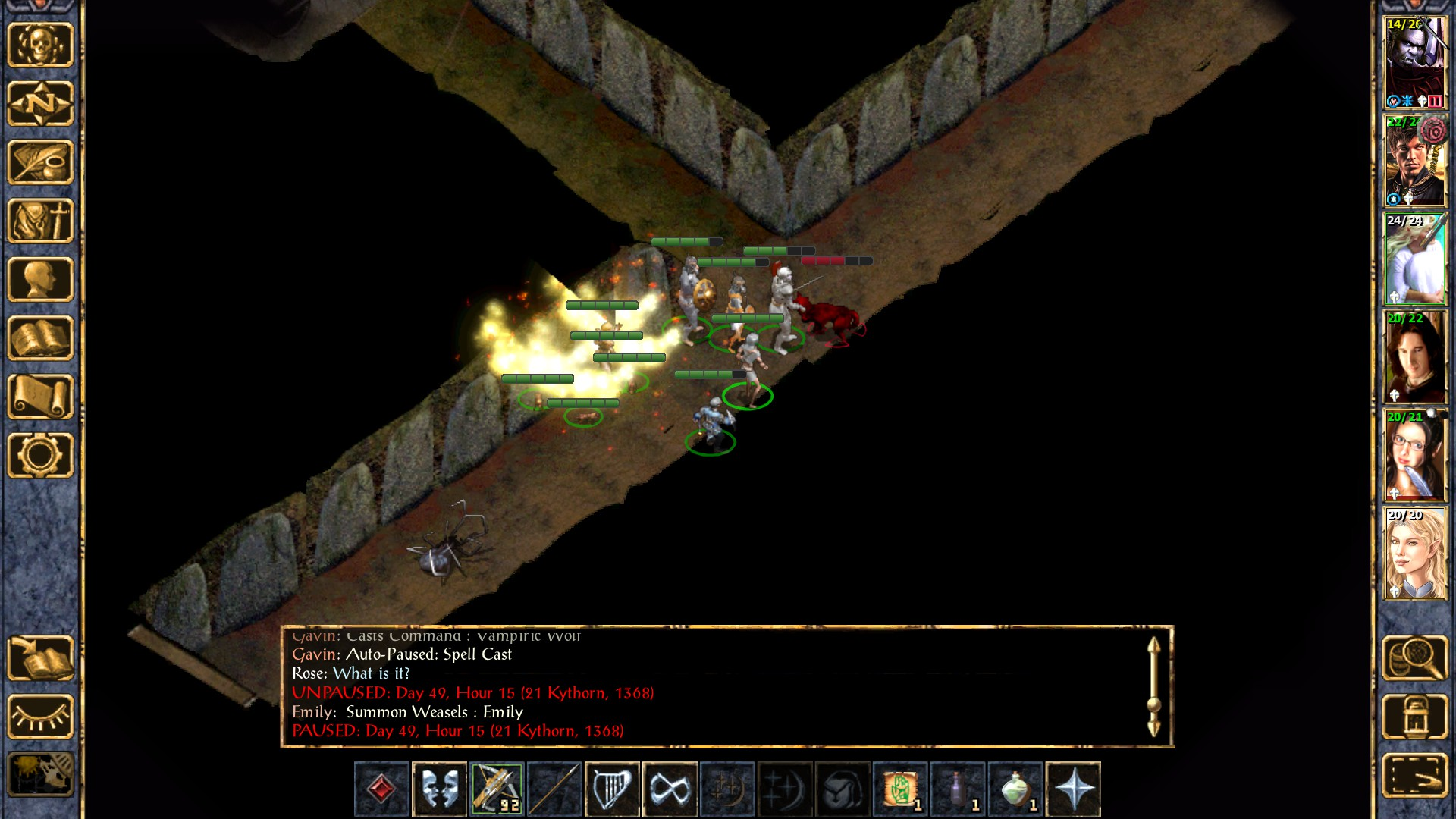Open the mage spellbook
This screenshot has height=819, width=1456.
[x=40, y=338]
